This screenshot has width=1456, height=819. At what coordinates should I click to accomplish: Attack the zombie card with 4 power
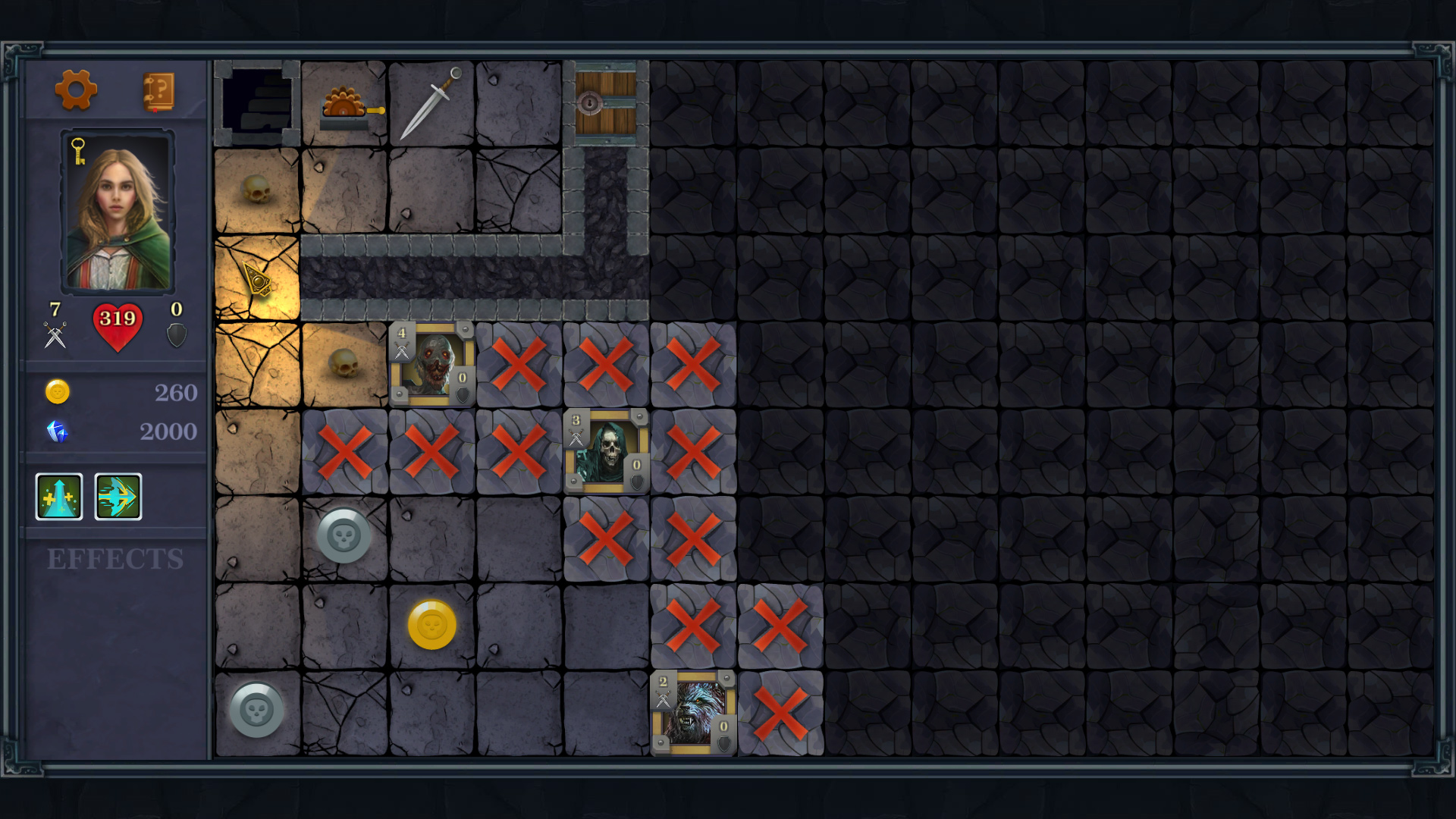point(432,362)
